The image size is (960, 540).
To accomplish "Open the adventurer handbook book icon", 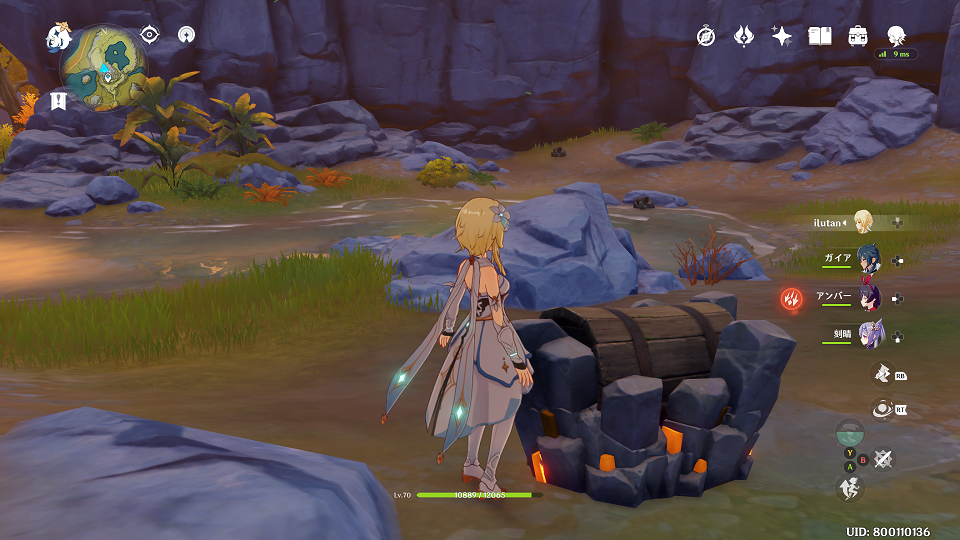I will pos(820,36).
